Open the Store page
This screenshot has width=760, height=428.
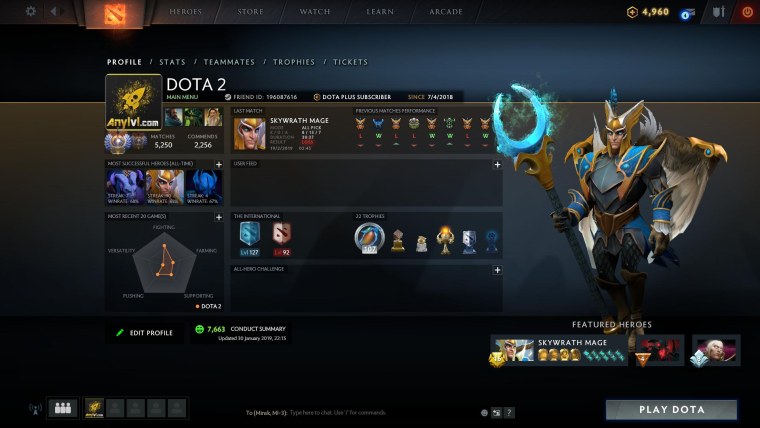[251, 12]
